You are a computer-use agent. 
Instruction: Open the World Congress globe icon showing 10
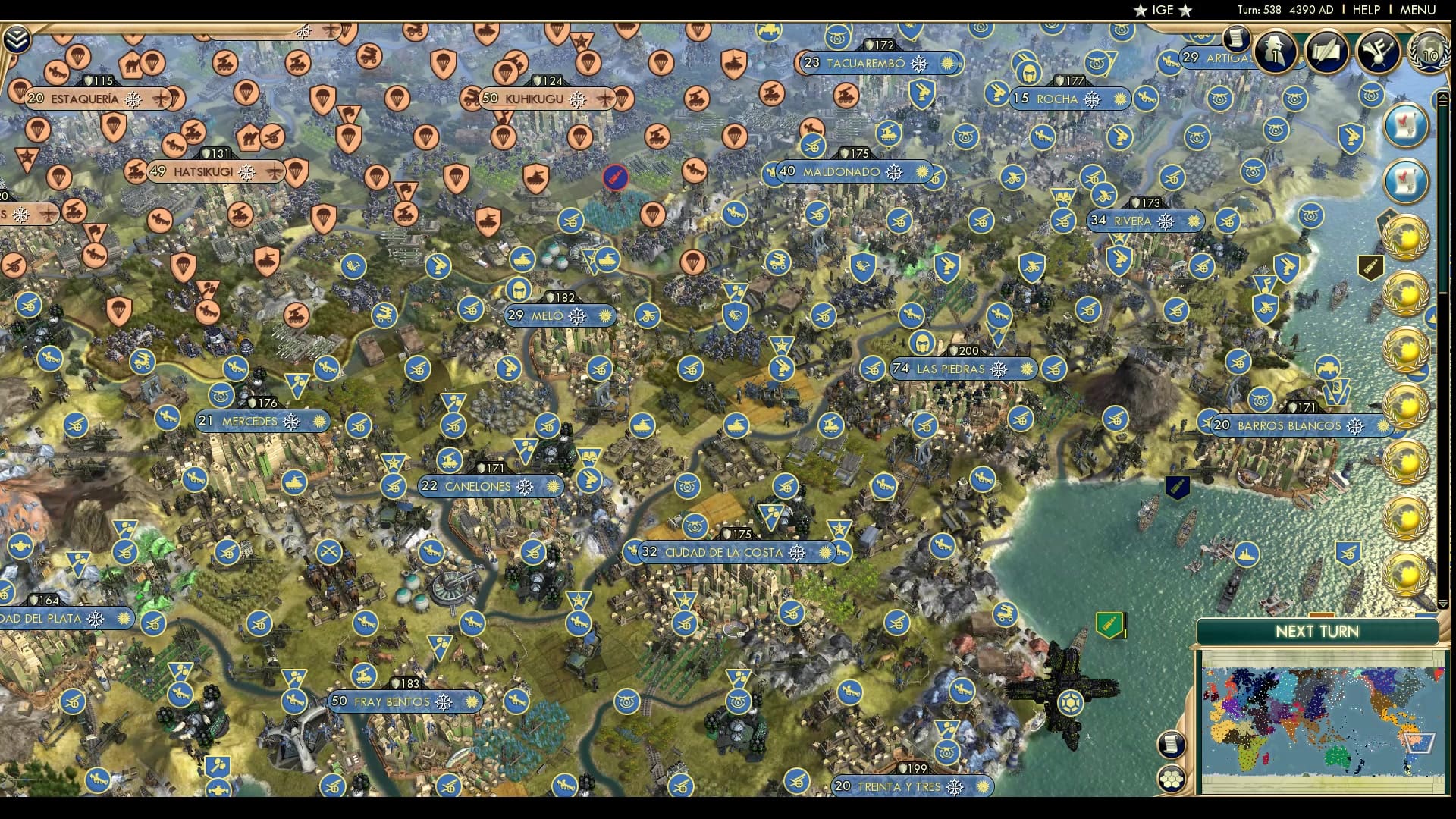(1429, 52)
